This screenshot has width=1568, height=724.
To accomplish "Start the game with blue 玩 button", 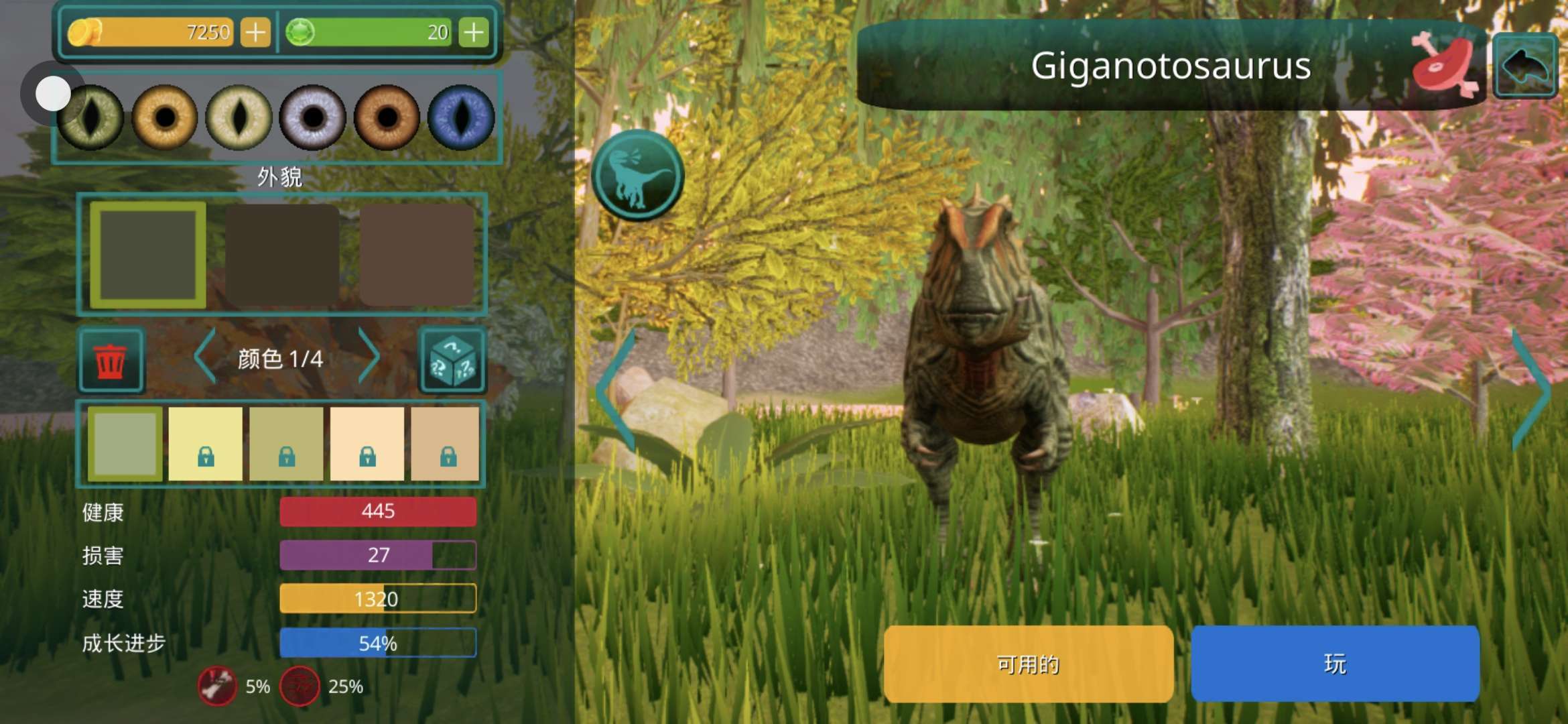I will click(1335, 664).
